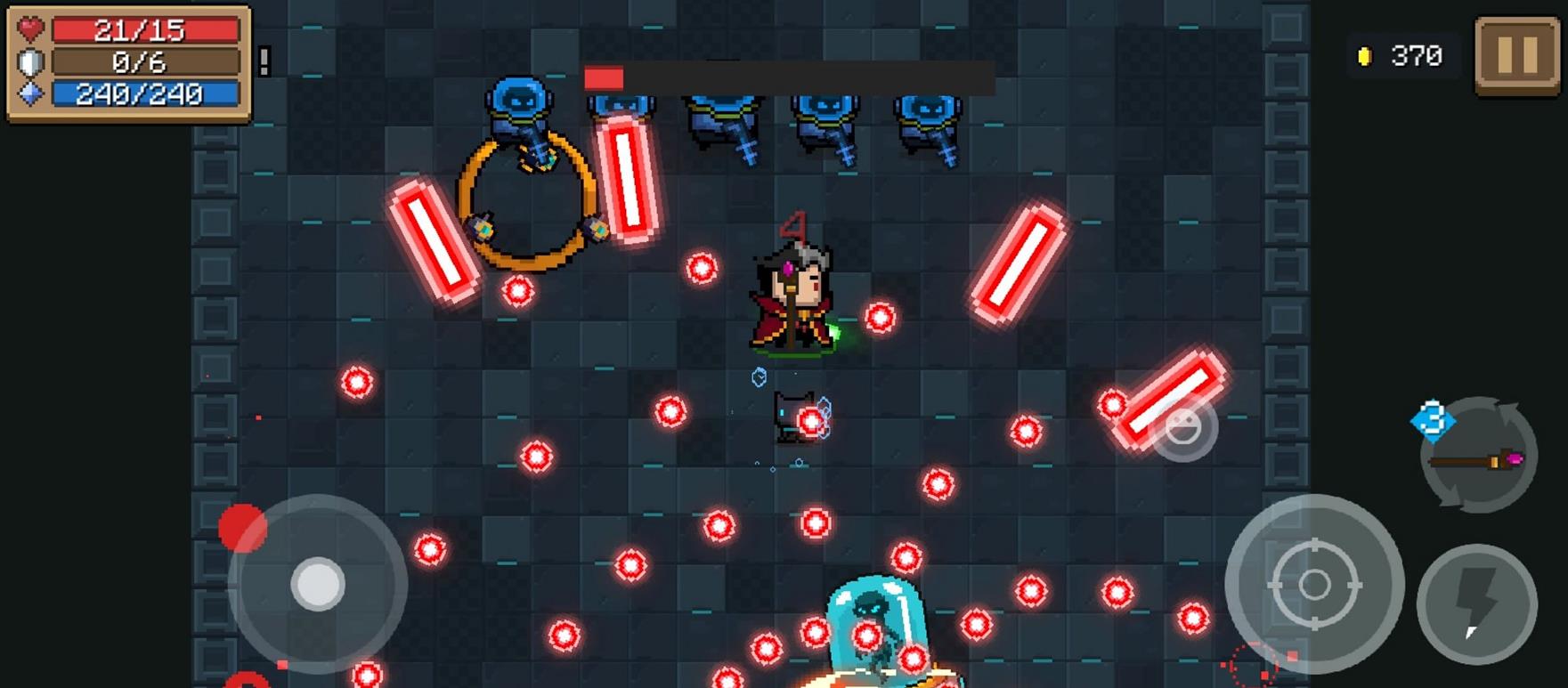Switch weapon using the staff icon
This screenshot has width=1568, height=688.
click(x=1478, y=457)
